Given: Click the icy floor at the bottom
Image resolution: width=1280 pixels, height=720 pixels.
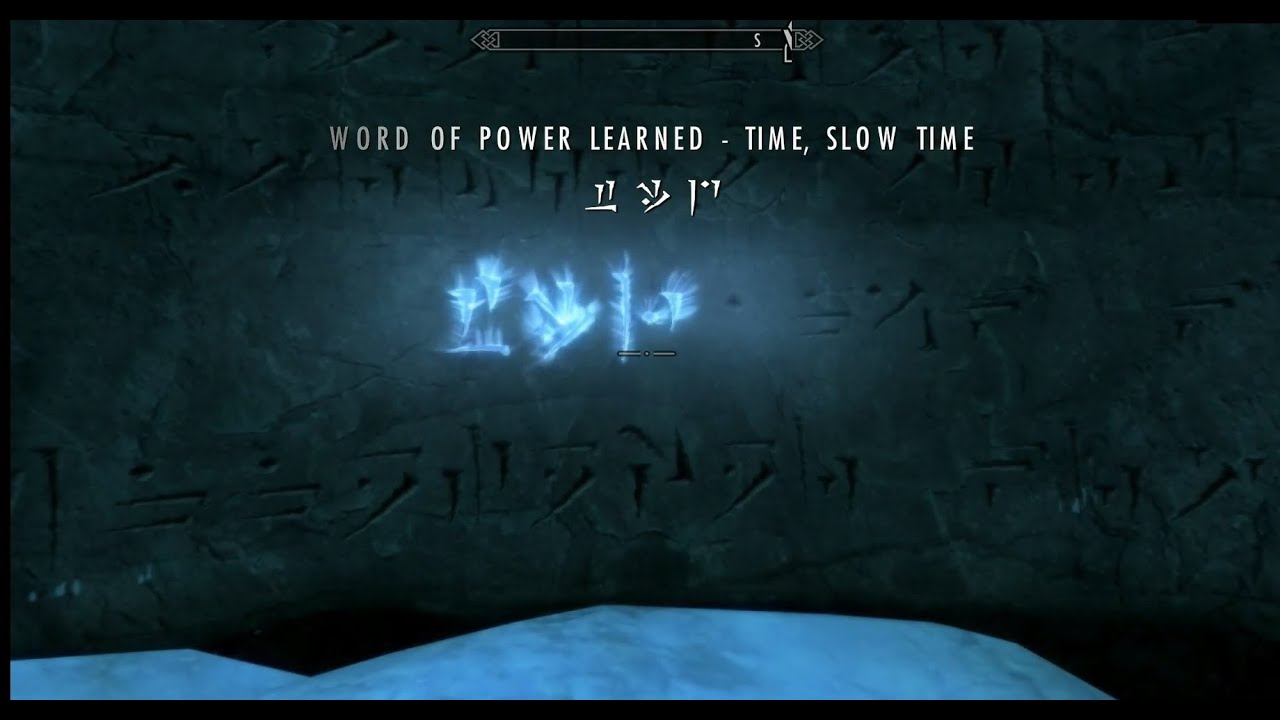Looking at the screenshot, I should pyautogui.click(x=640, y=670).
